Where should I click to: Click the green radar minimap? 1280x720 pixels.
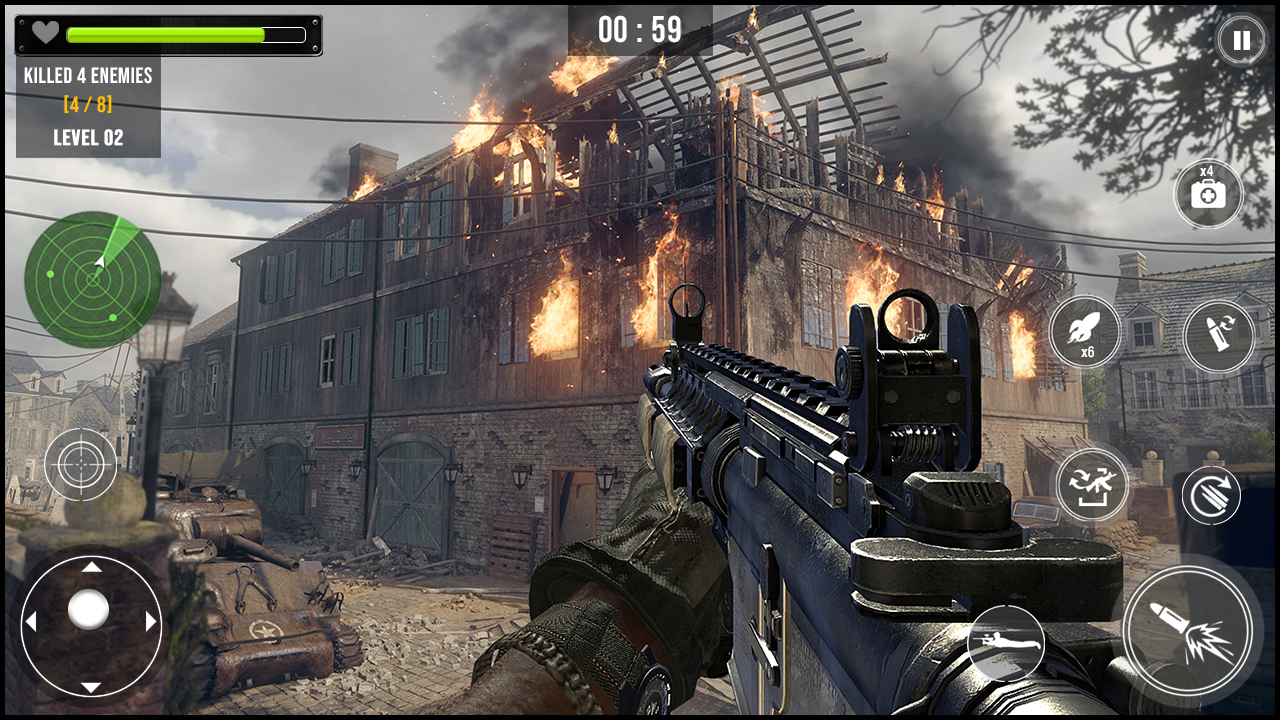(93, 280)
